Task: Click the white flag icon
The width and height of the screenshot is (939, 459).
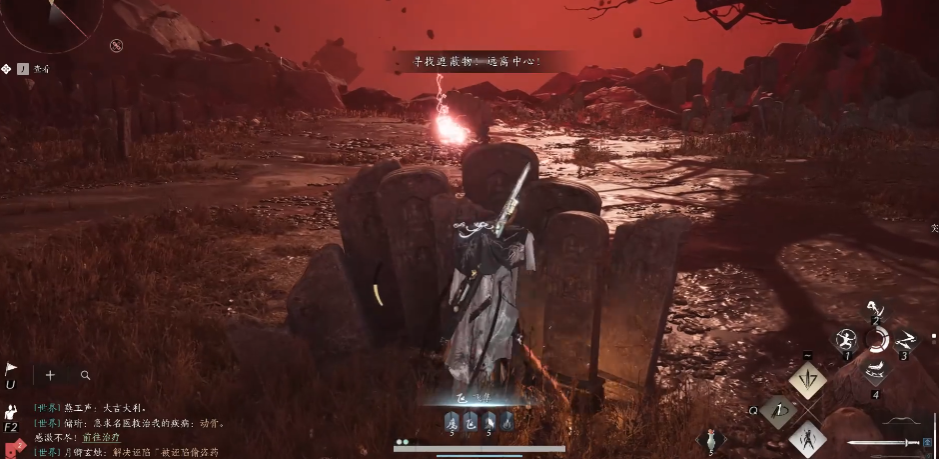Action: click(11, 369)
